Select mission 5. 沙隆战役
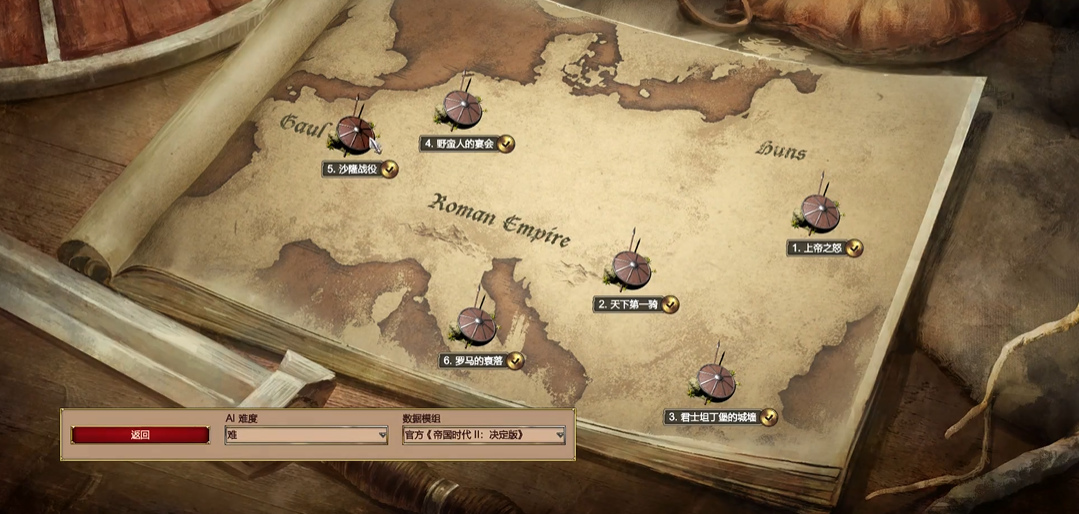This screenshot has height=514, width=1079. click(355, 135)
